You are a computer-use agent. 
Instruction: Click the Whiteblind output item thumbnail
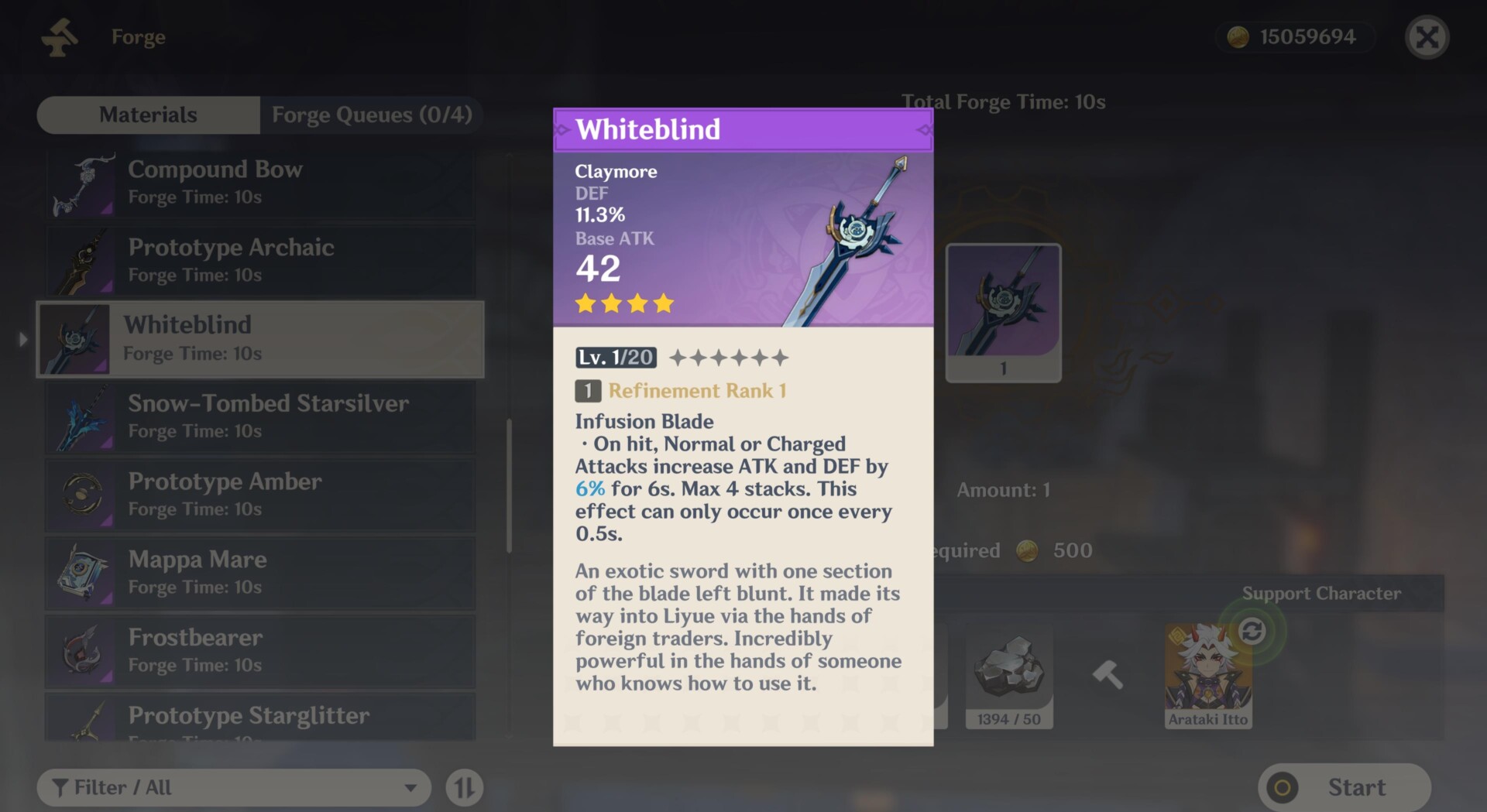[x=1003, y=311]
